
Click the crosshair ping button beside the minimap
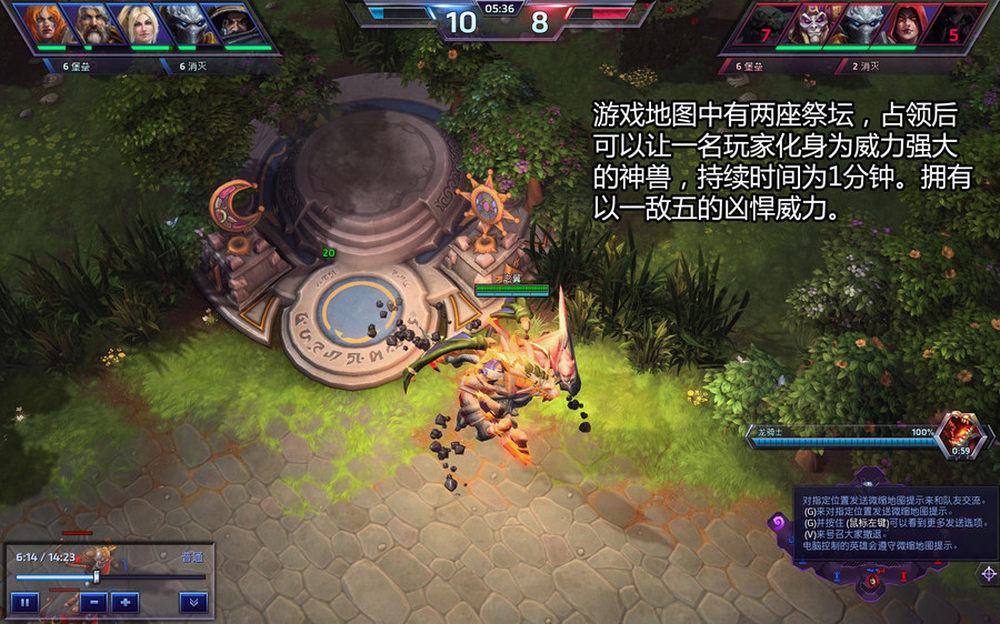click(x=988, y=573)
